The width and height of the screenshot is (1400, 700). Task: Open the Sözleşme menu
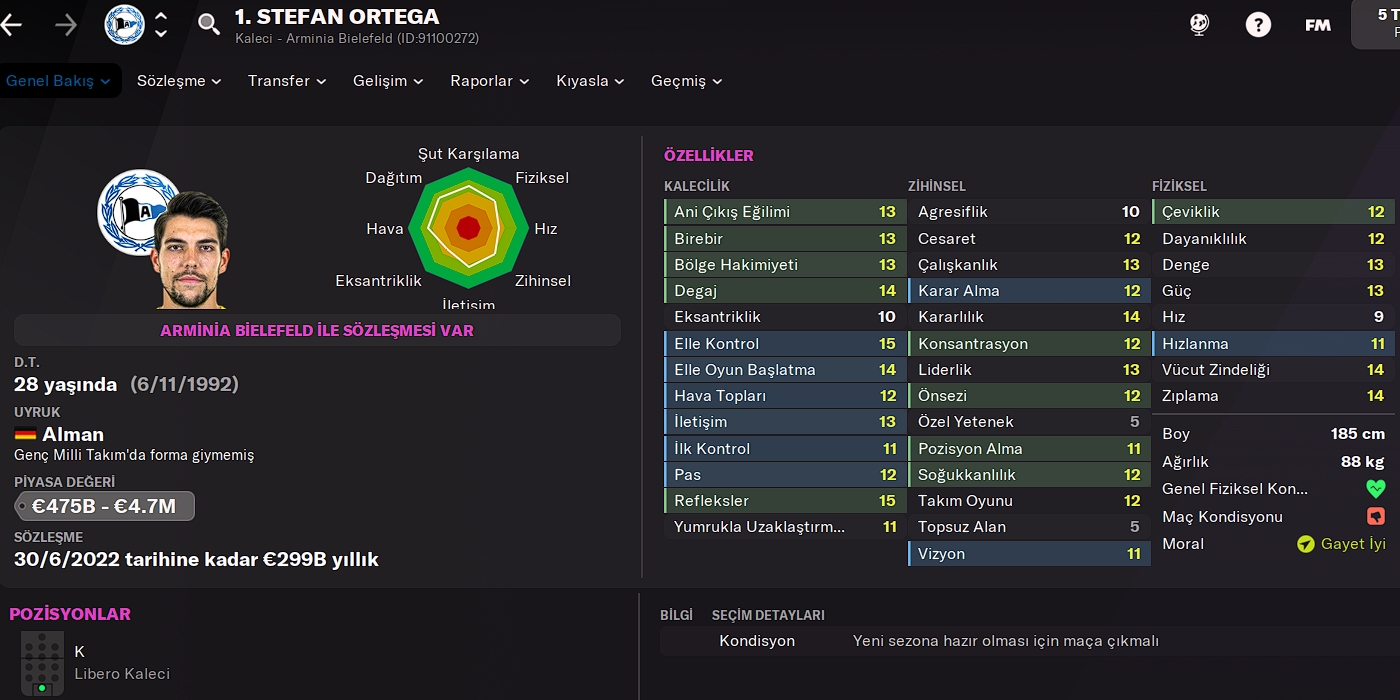click(x=179, y=81)
